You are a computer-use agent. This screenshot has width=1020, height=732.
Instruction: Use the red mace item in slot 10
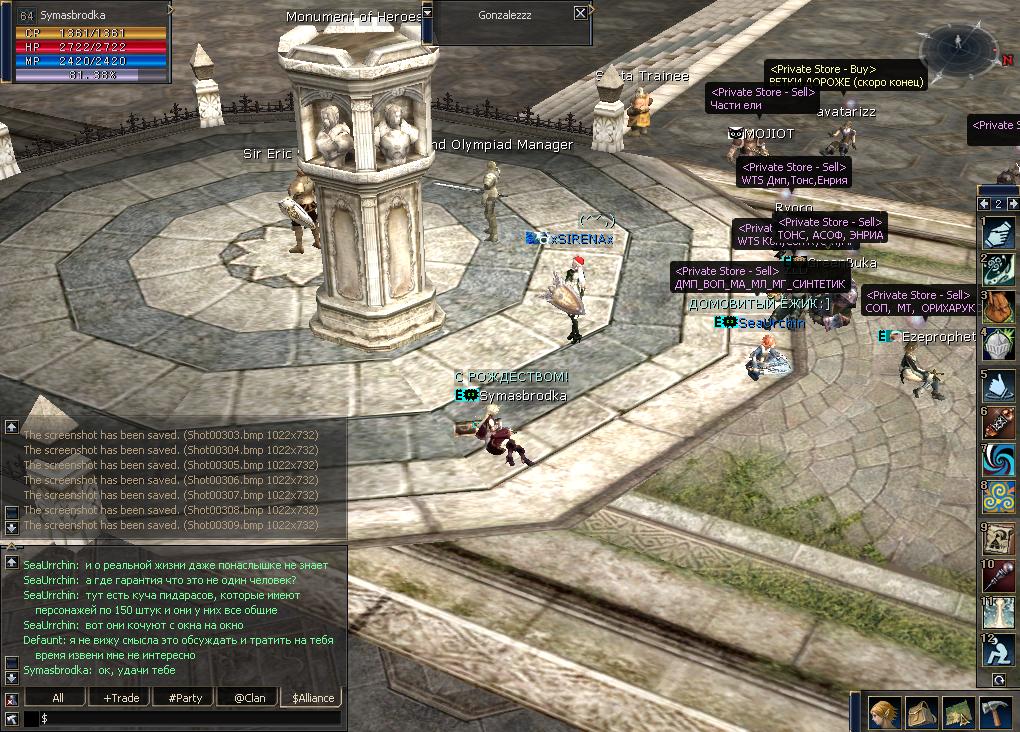click(999, 575)
